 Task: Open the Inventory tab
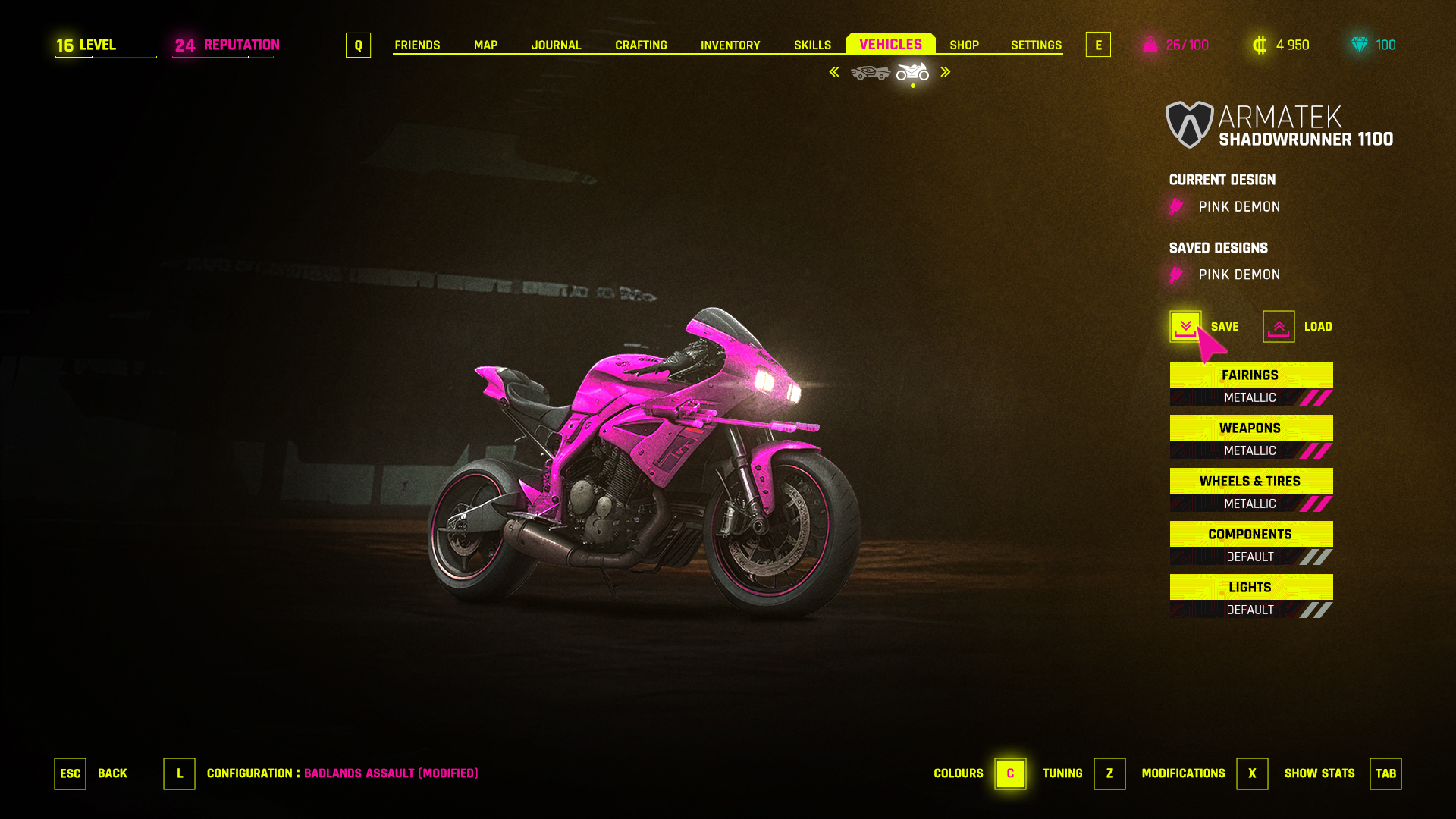pos(730,45)
